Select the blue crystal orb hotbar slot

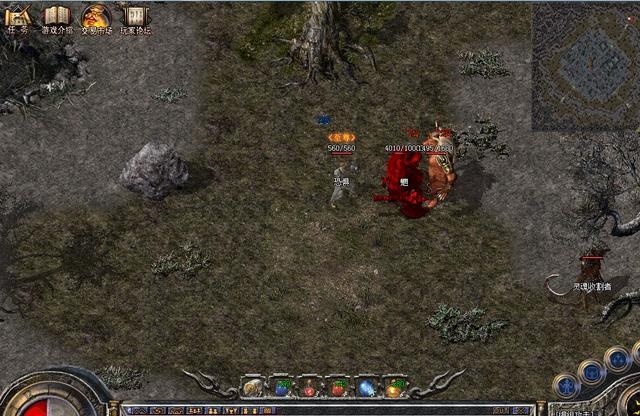[367, 387]
